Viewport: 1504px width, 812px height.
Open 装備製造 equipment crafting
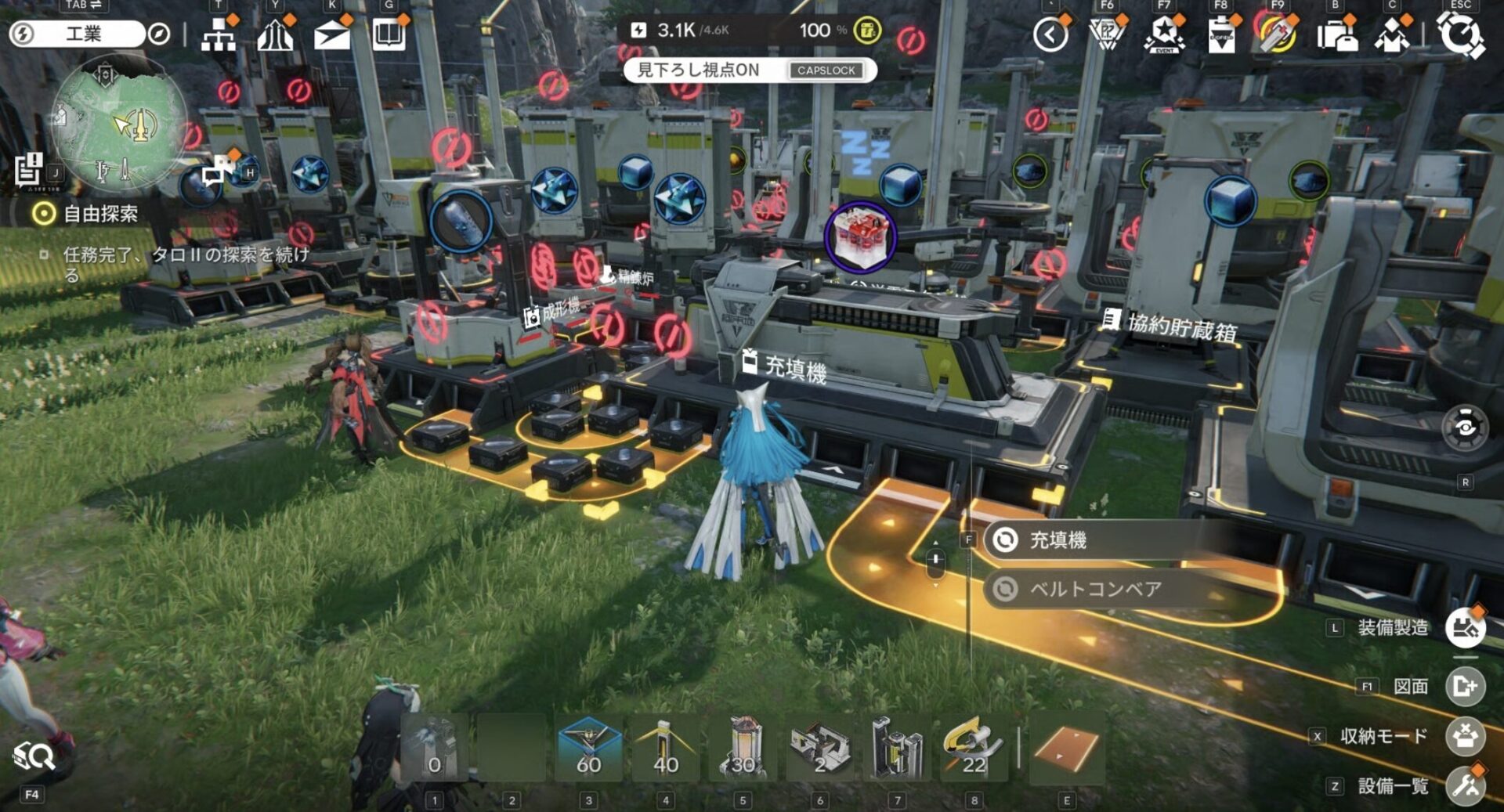point(1465,627)
